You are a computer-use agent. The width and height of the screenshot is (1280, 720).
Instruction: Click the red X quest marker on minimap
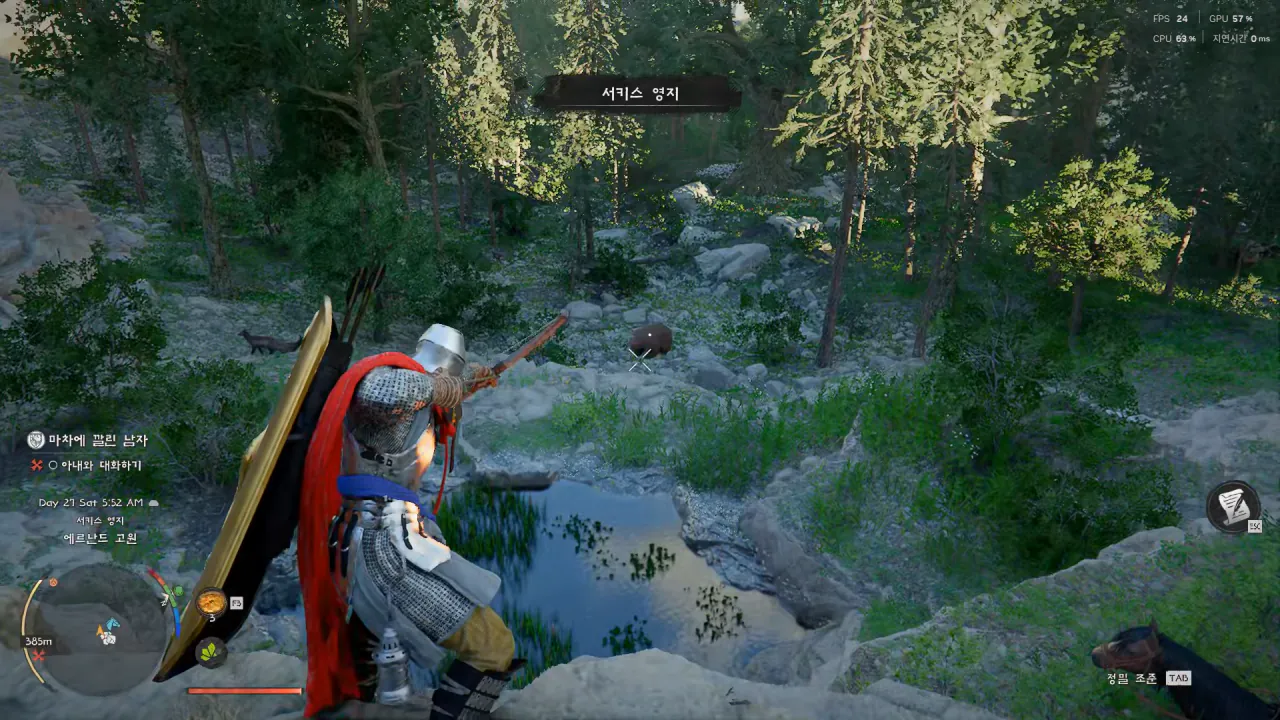(38, 656)
